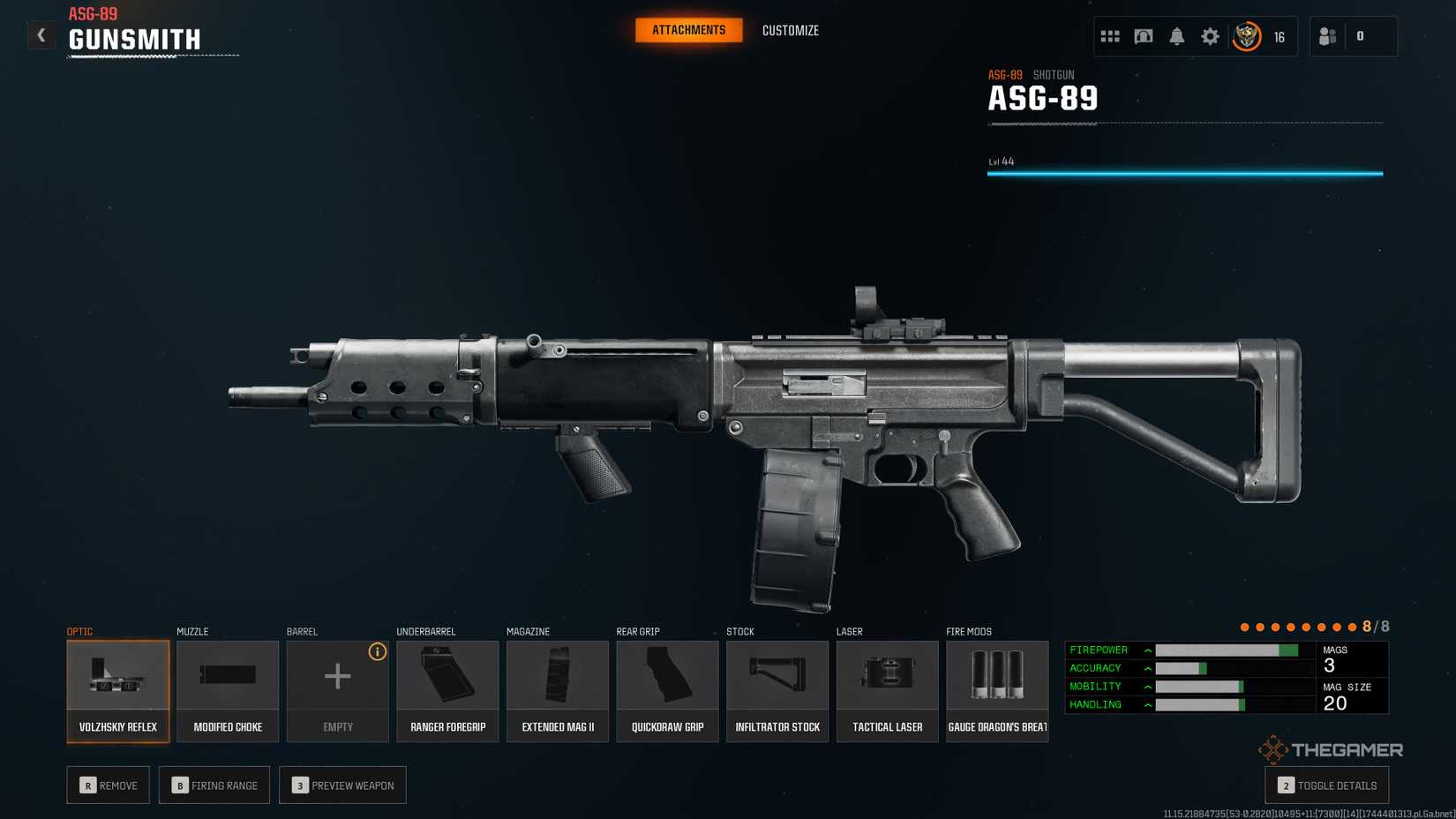Select the Infiltrator Stock slot

[x=777, y=691]
